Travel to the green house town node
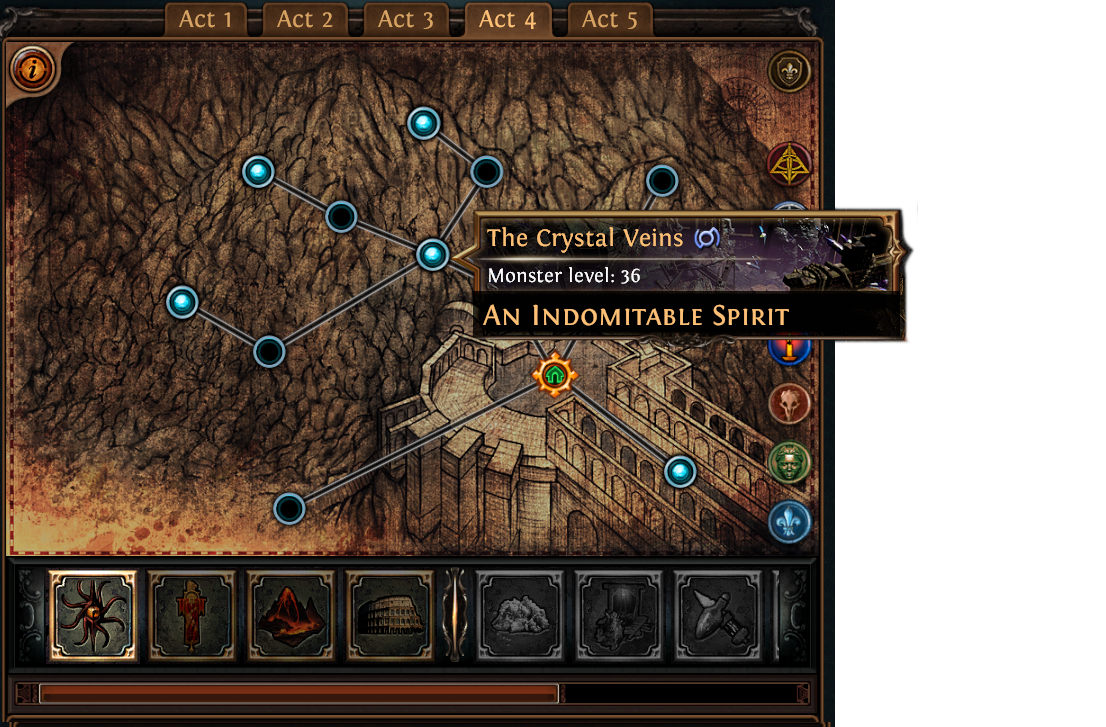The height and width of the screenshot is (727, 1106). tap(554, 375)
